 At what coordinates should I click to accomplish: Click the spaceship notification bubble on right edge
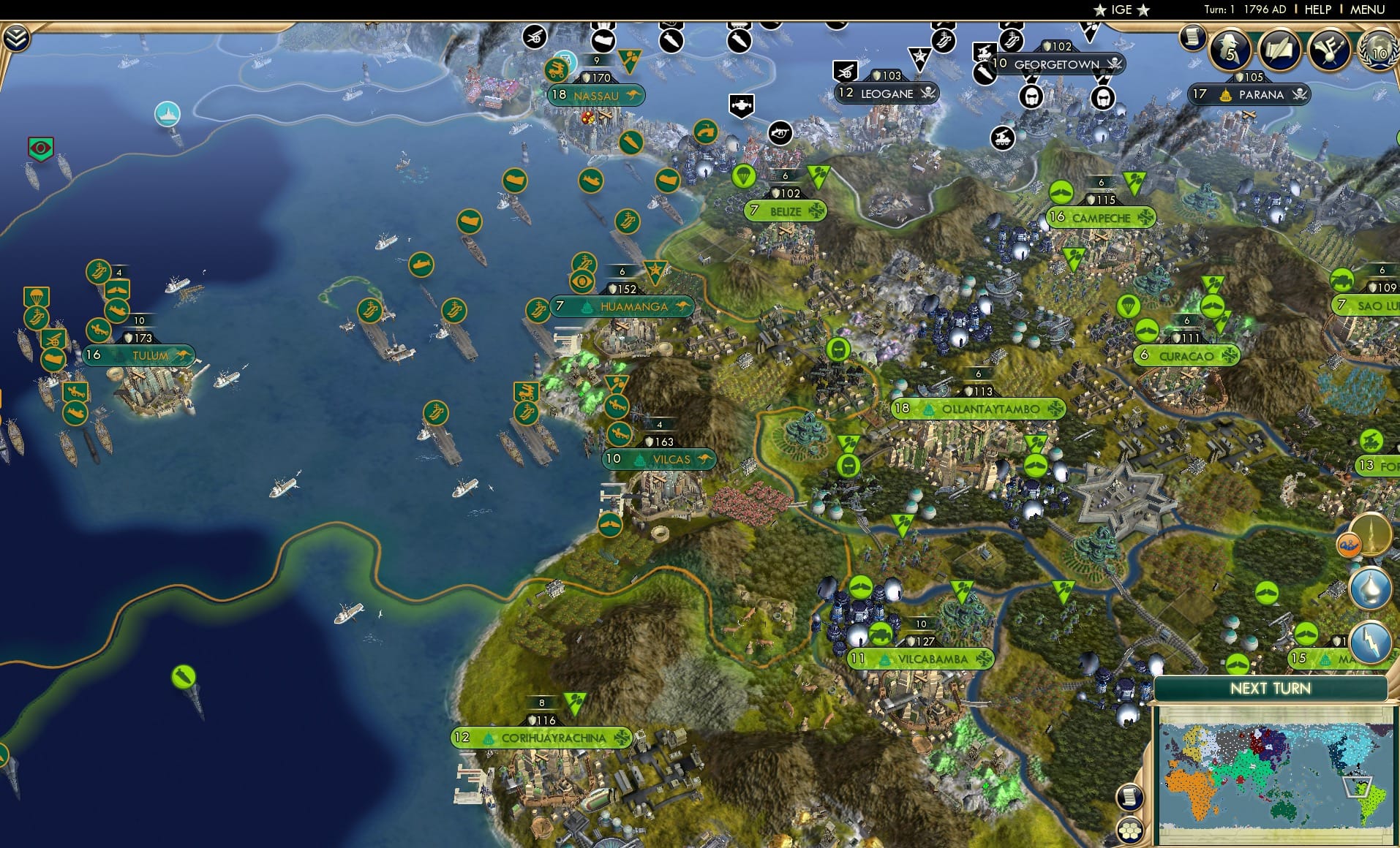click(x=1371, y=535)
